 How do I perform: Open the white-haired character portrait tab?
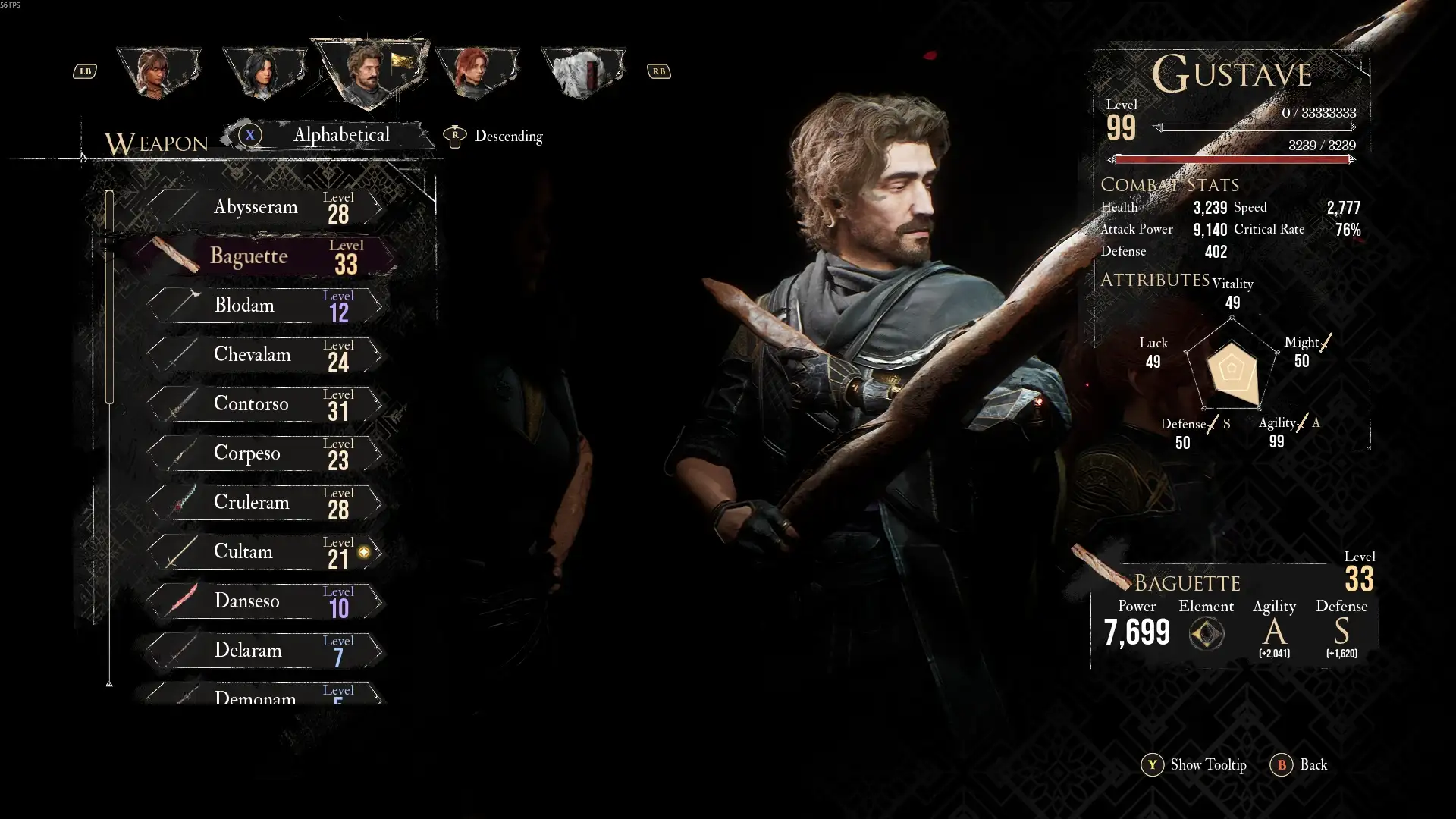582,72
